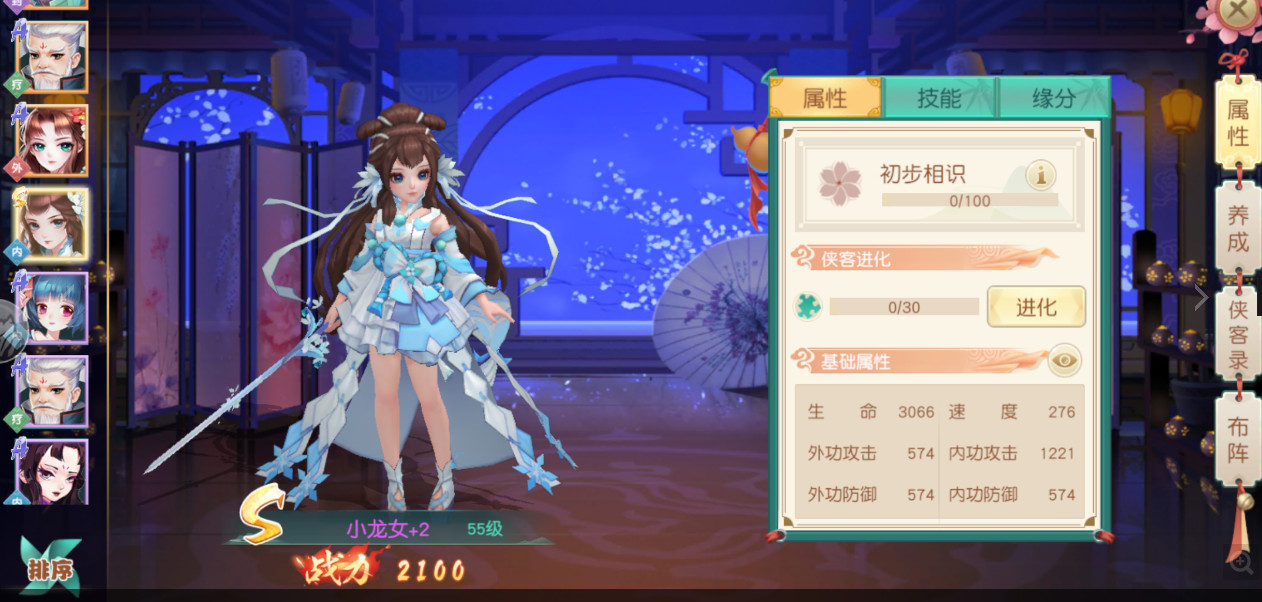Click the 进化 evolve button
Screen dimensions: 1262x602
[1036, 307]
